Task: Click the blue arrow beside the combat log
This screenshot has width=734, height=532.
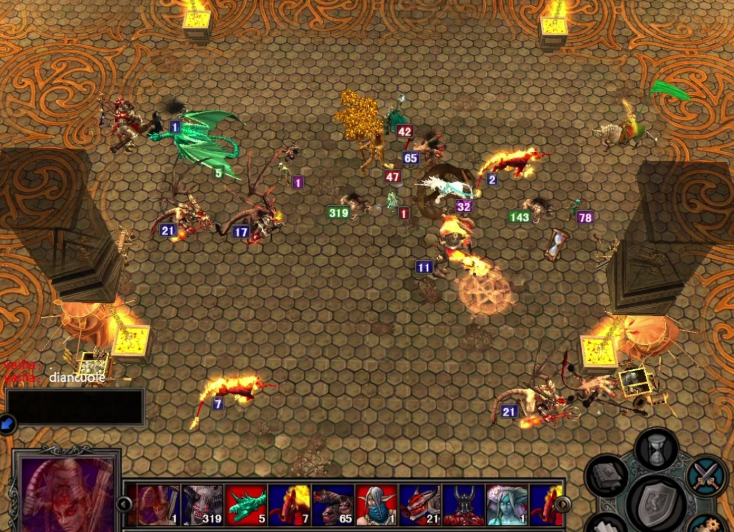Action: pos(5,425)
